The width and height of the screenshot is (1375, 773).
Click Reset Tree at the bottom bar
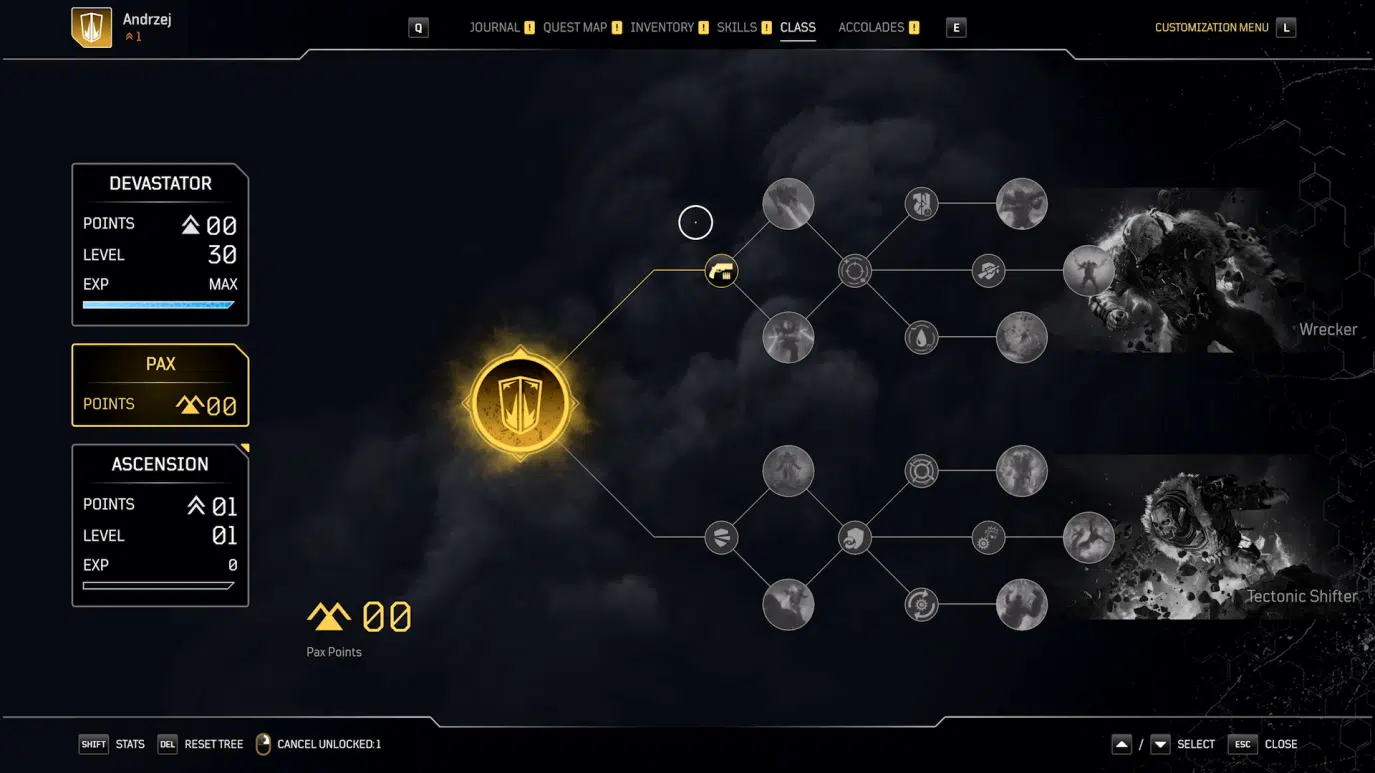[215, 744]
